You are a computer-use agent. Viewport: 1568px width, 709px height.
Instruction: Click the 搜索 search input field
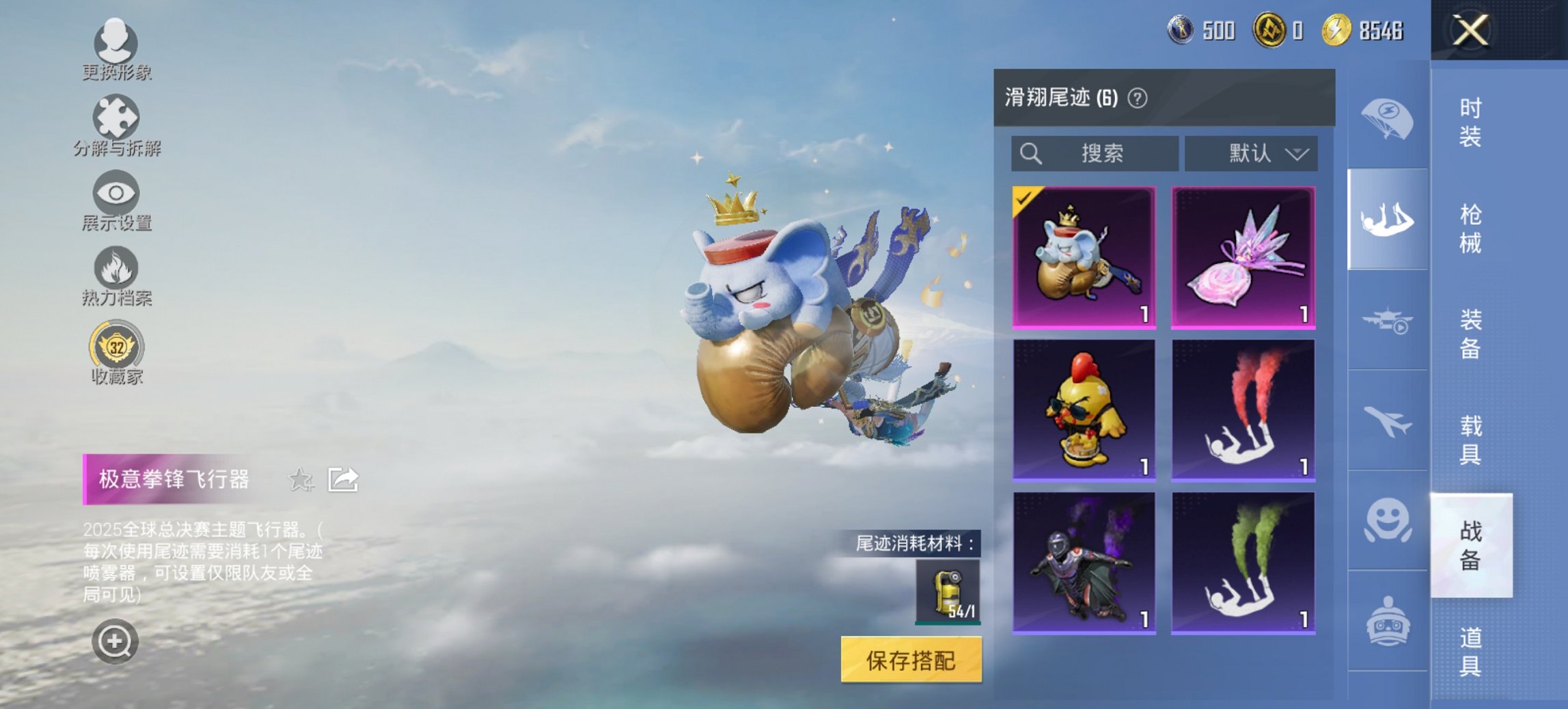1093,153
